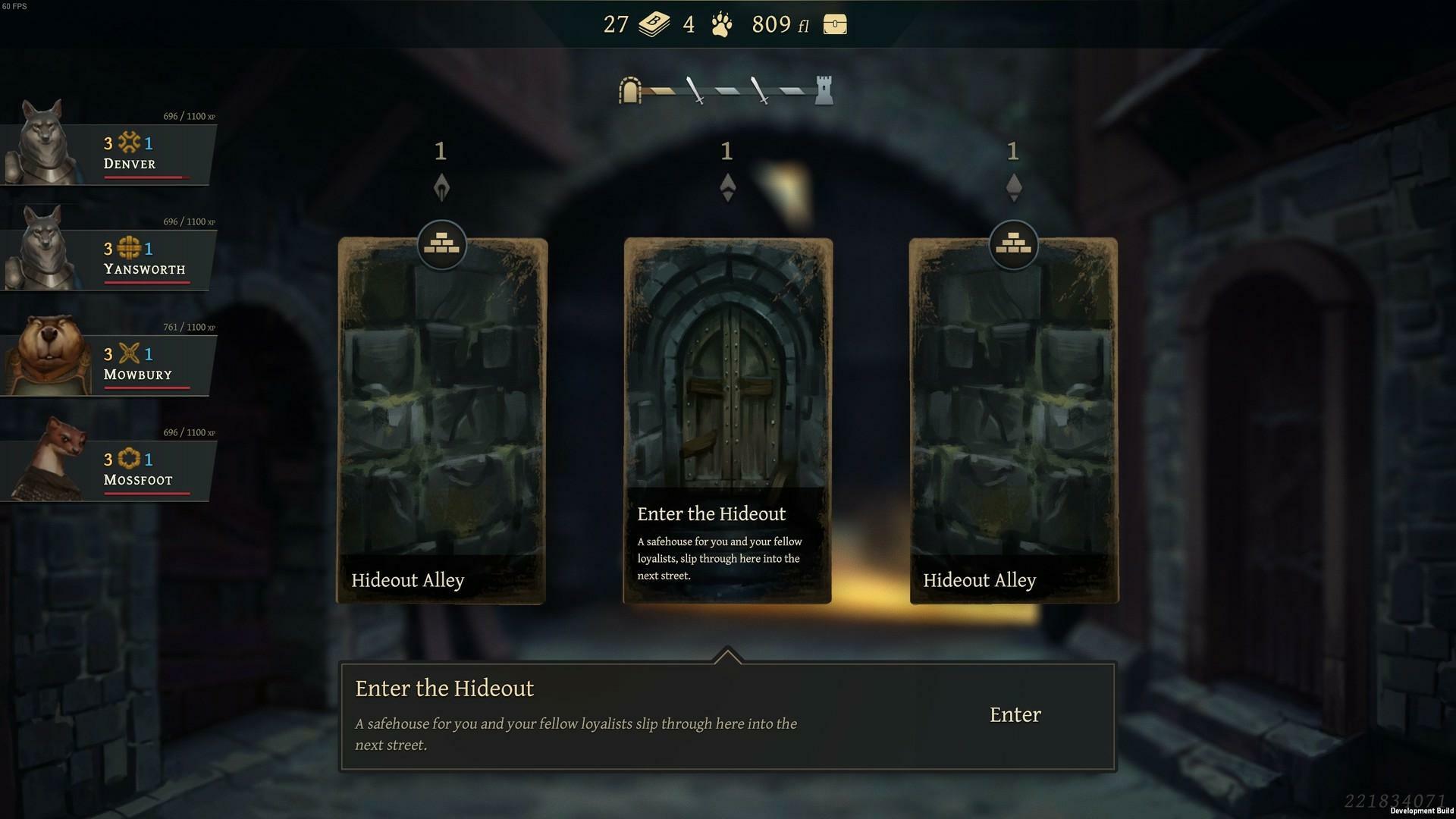Select the Enter the Hideout card
This screenshot has height=819, width=1456.
click(x=727, y=379)
